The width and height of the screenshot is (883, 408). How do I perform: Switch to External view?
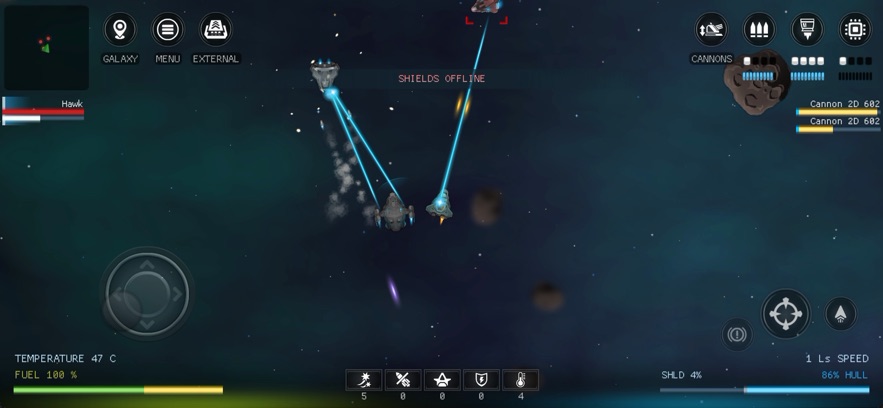(216, 30)
